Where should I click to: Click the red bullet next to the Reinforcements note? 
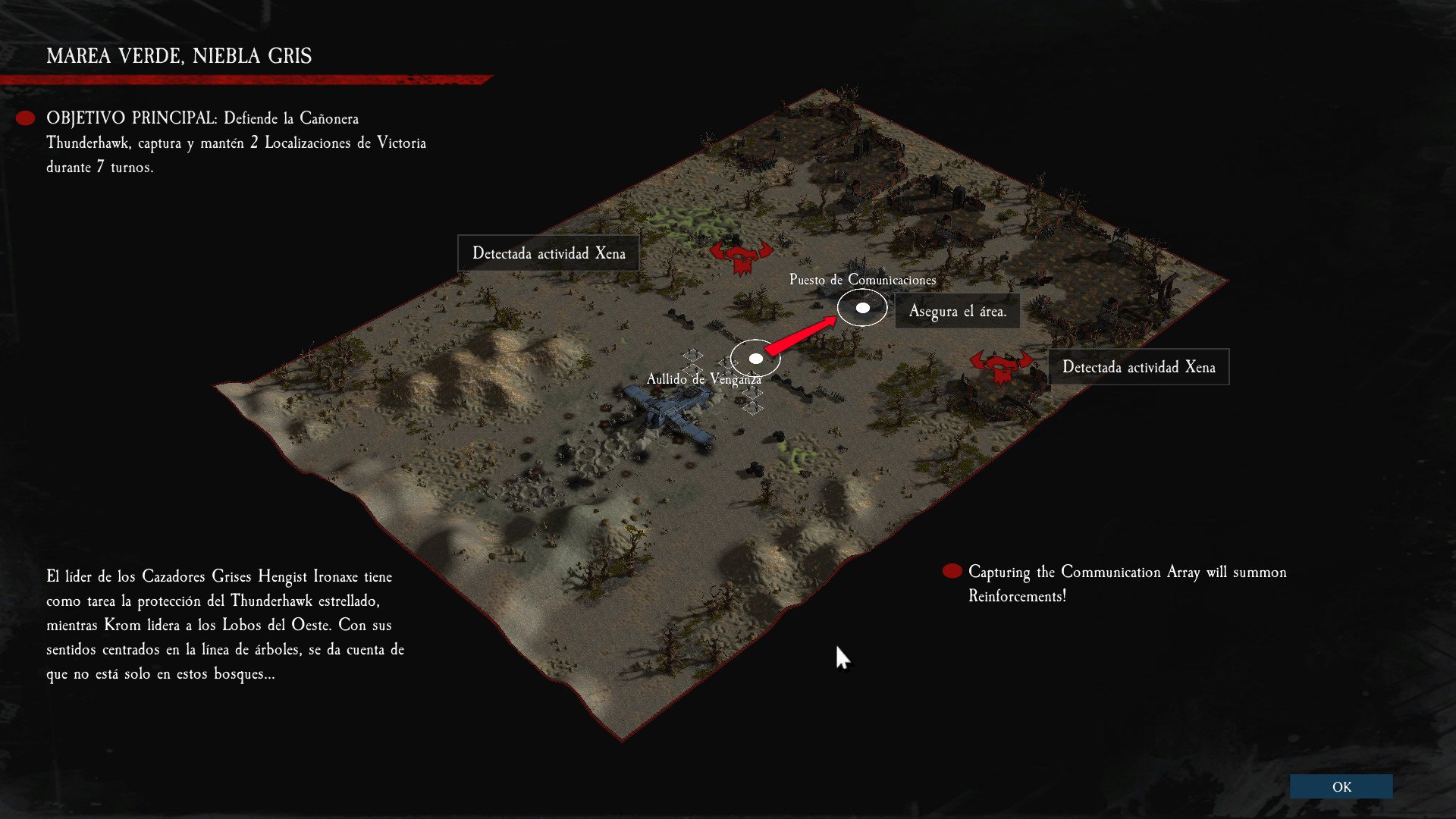(x=952, y=570)
